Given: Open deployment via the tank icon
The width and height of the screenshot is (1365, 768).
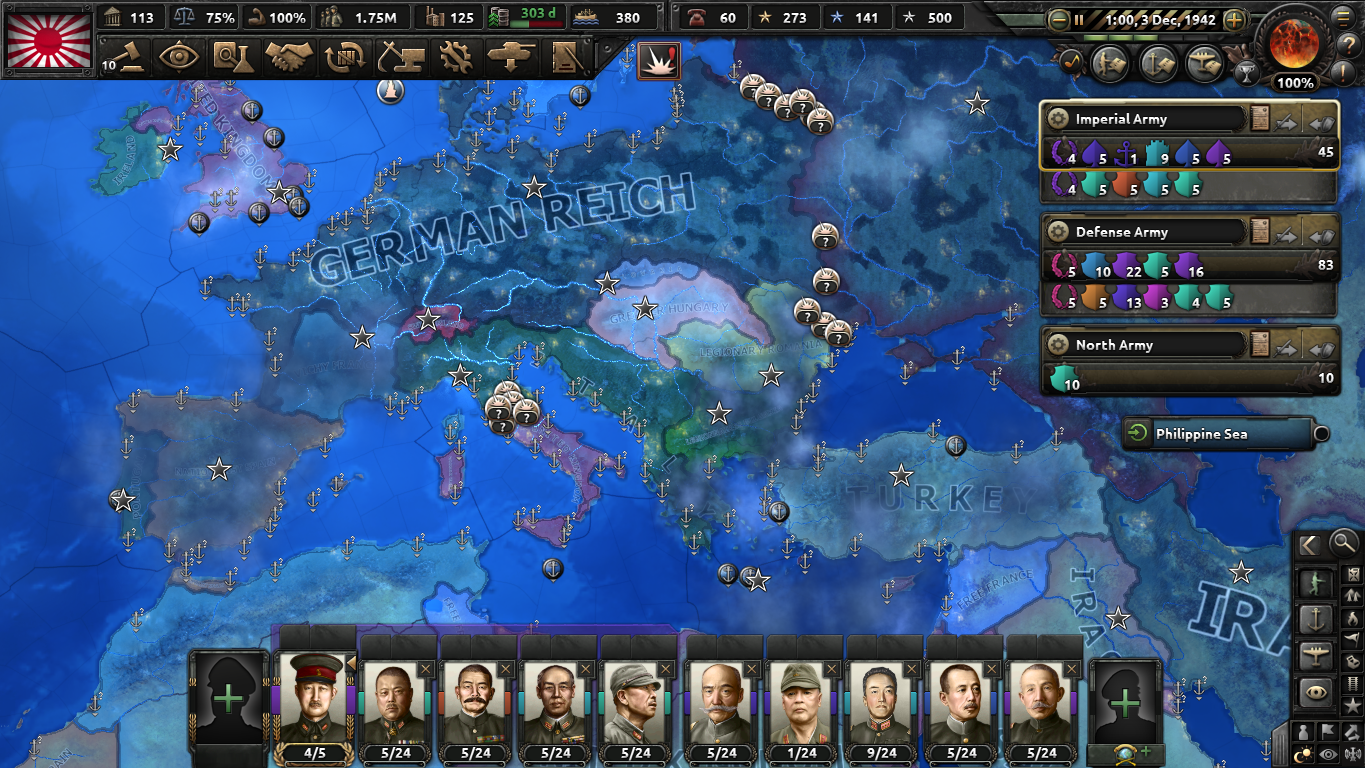Looking at the screenshot, I should coord(511,57).
